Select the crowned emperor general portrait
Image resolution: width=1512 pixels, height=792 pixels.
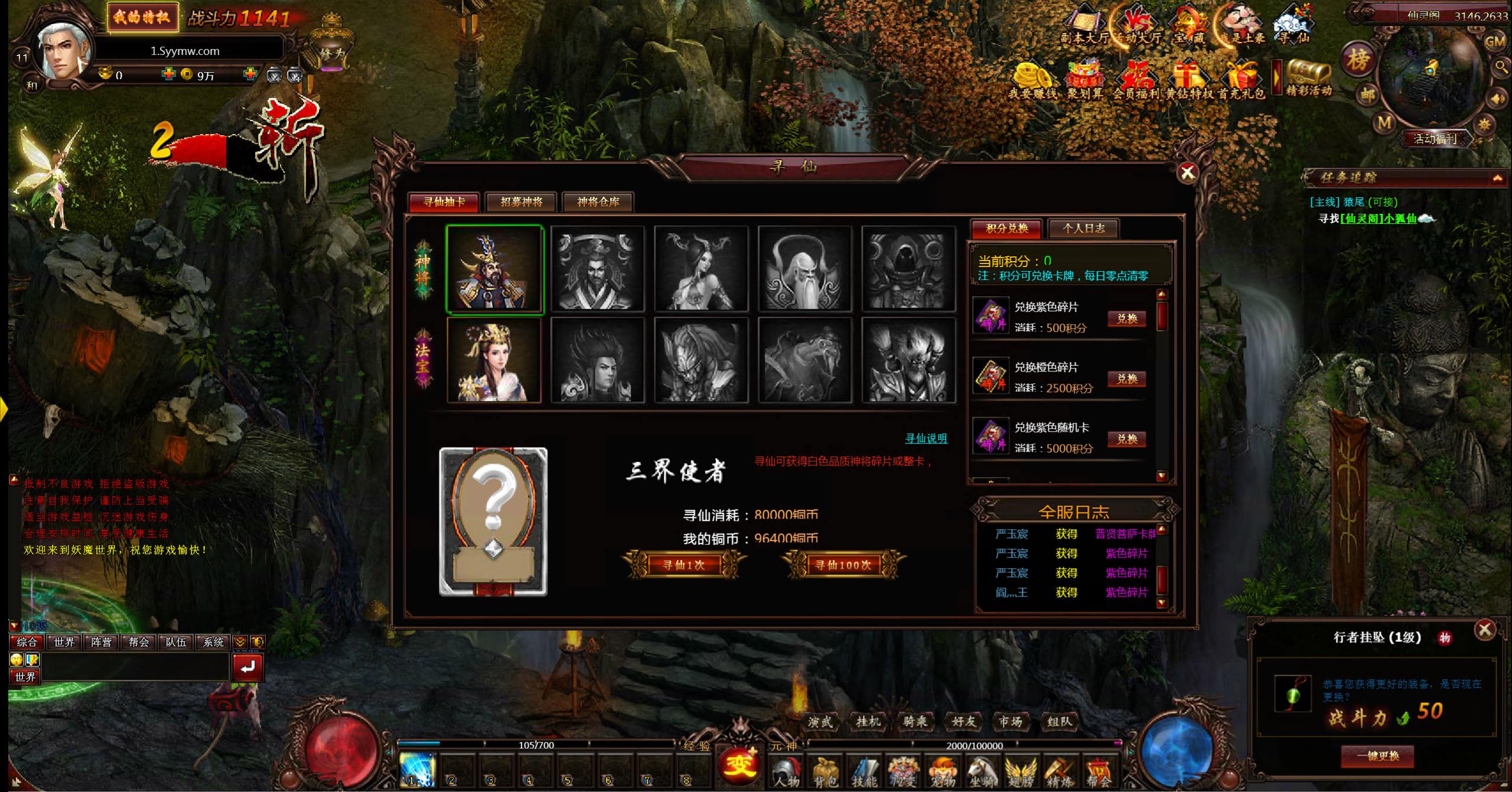pos(494,269)
